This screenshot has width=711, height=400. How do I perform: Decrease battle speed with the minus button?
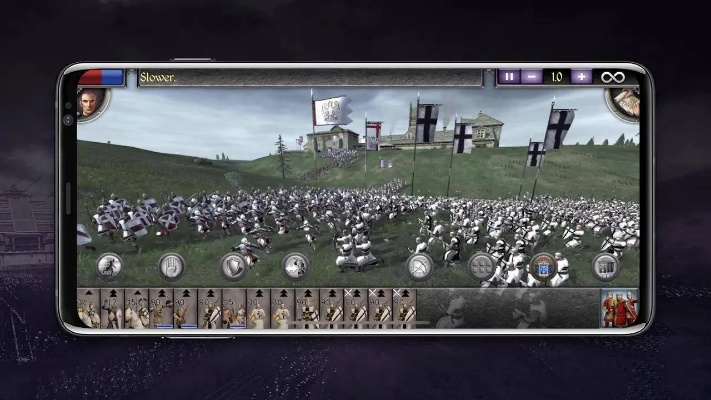pos(533,77)
